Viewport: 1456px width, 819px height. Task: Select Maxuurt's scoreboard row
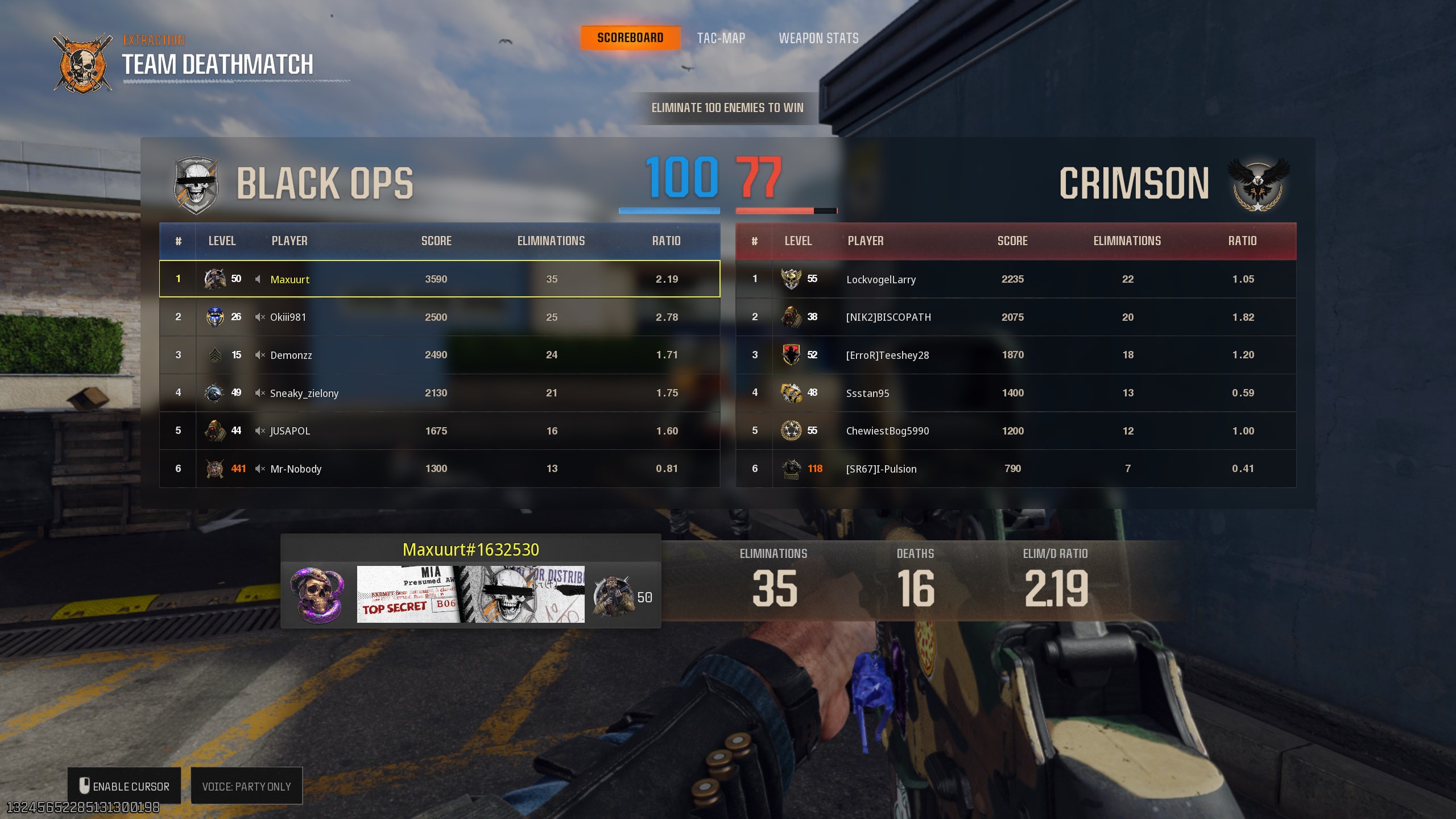coord(439,279)
